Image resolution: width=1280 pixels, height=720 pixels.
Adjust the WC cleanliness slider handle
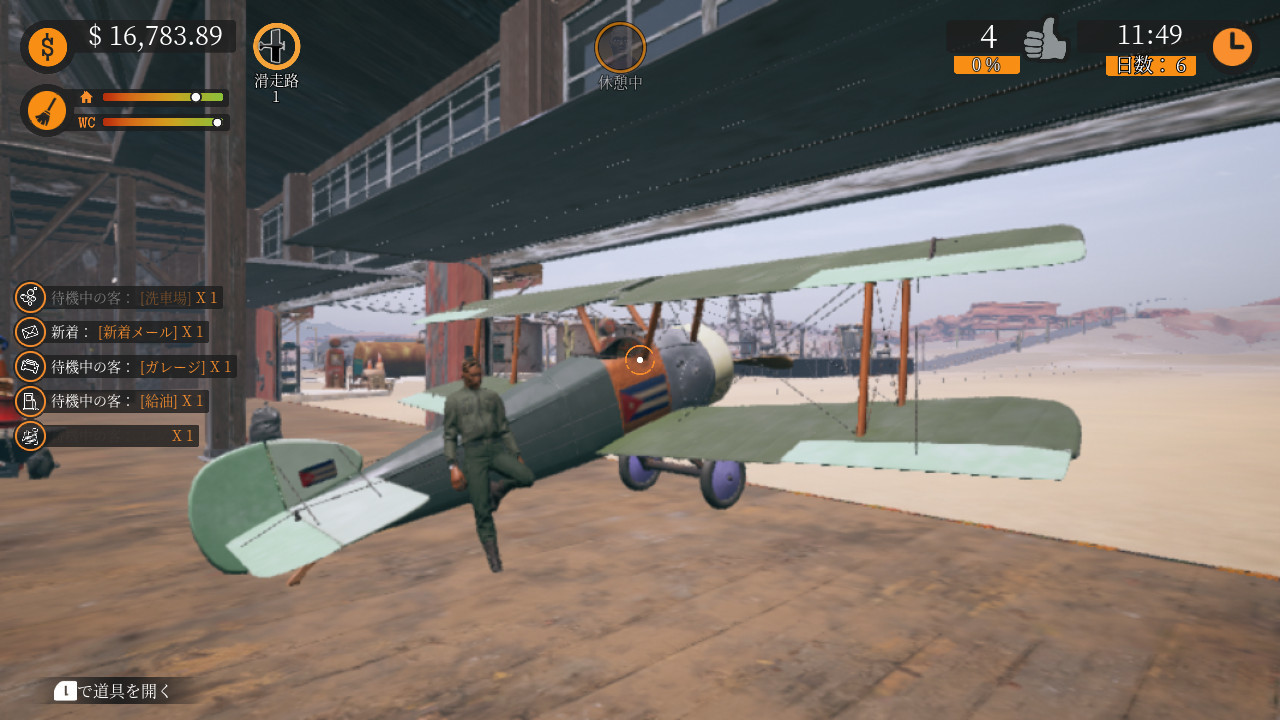coord(218,122)
